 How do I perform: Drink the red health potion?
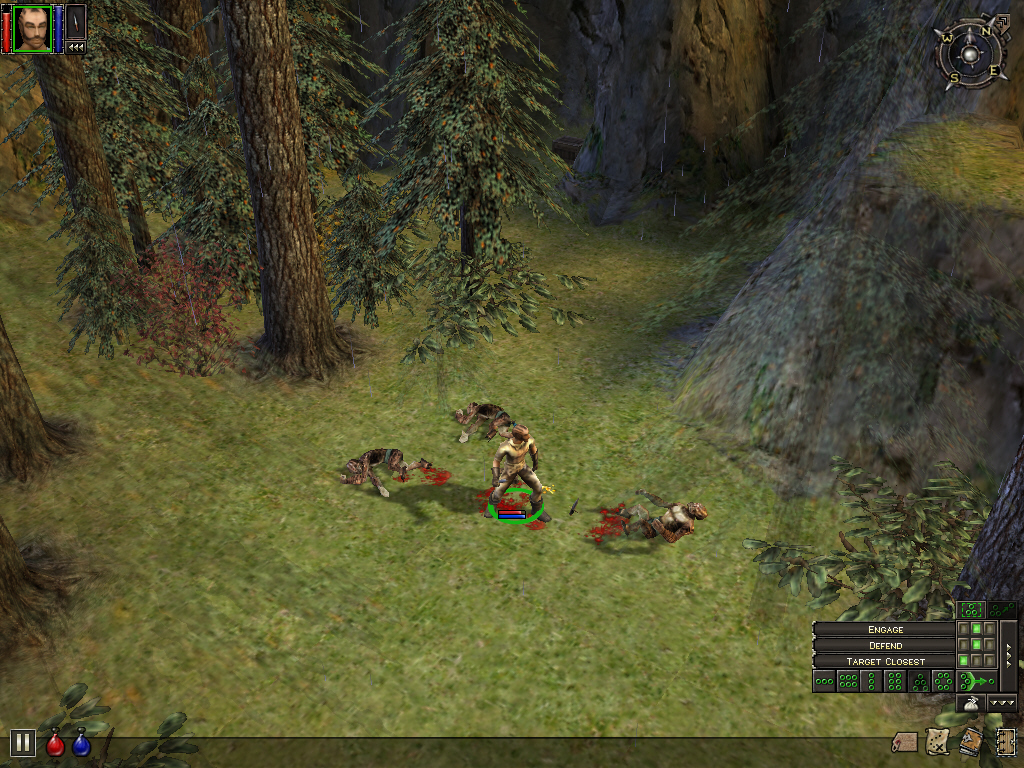(56, 743)
